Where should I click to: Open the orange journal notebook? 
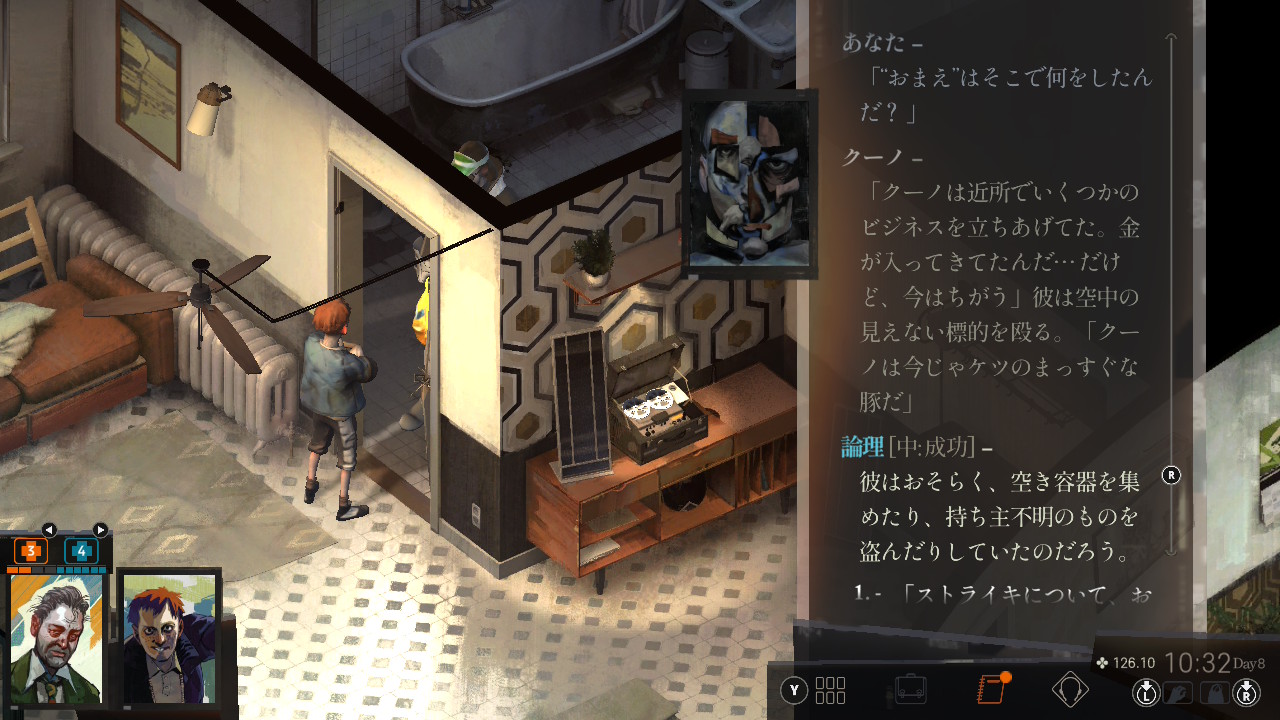(991, 689)
